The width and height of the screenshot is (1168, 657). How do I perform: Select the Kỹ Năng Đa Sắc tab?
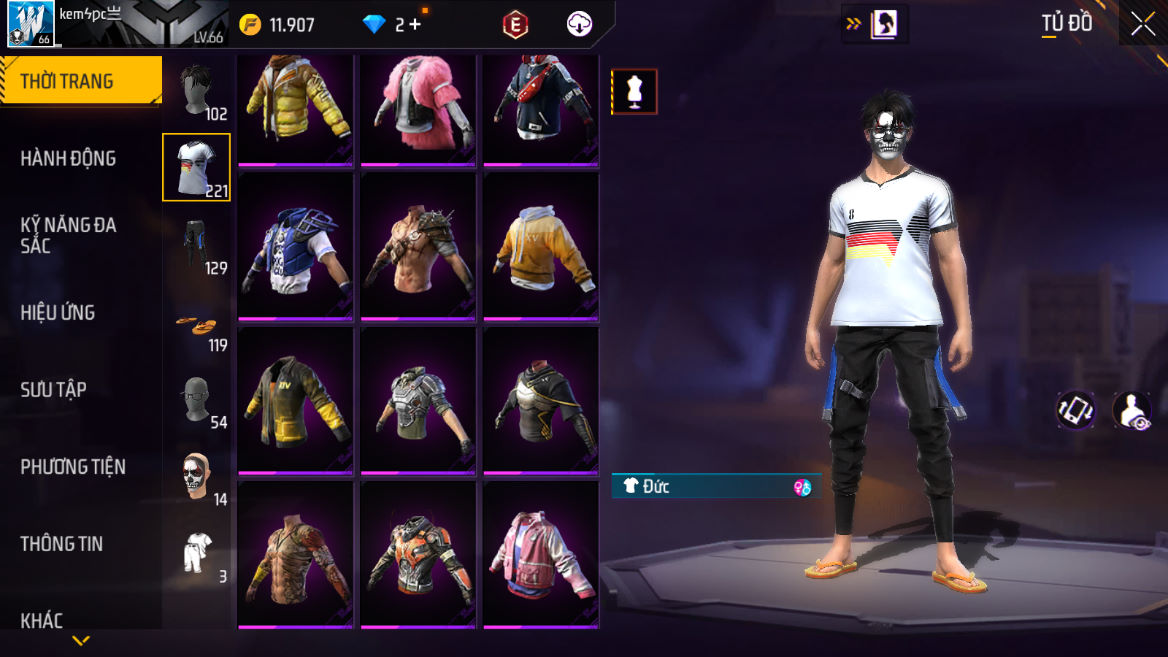68,235
